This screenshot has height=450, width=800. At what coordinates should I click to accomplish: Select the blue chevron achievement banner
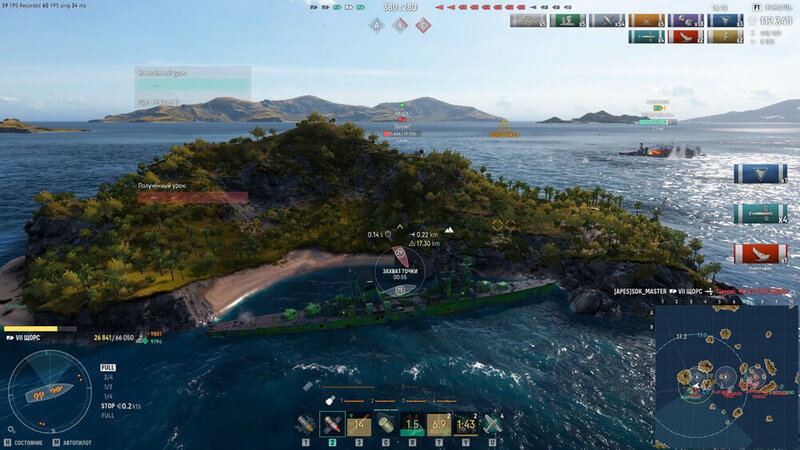(x=760, y=173)
